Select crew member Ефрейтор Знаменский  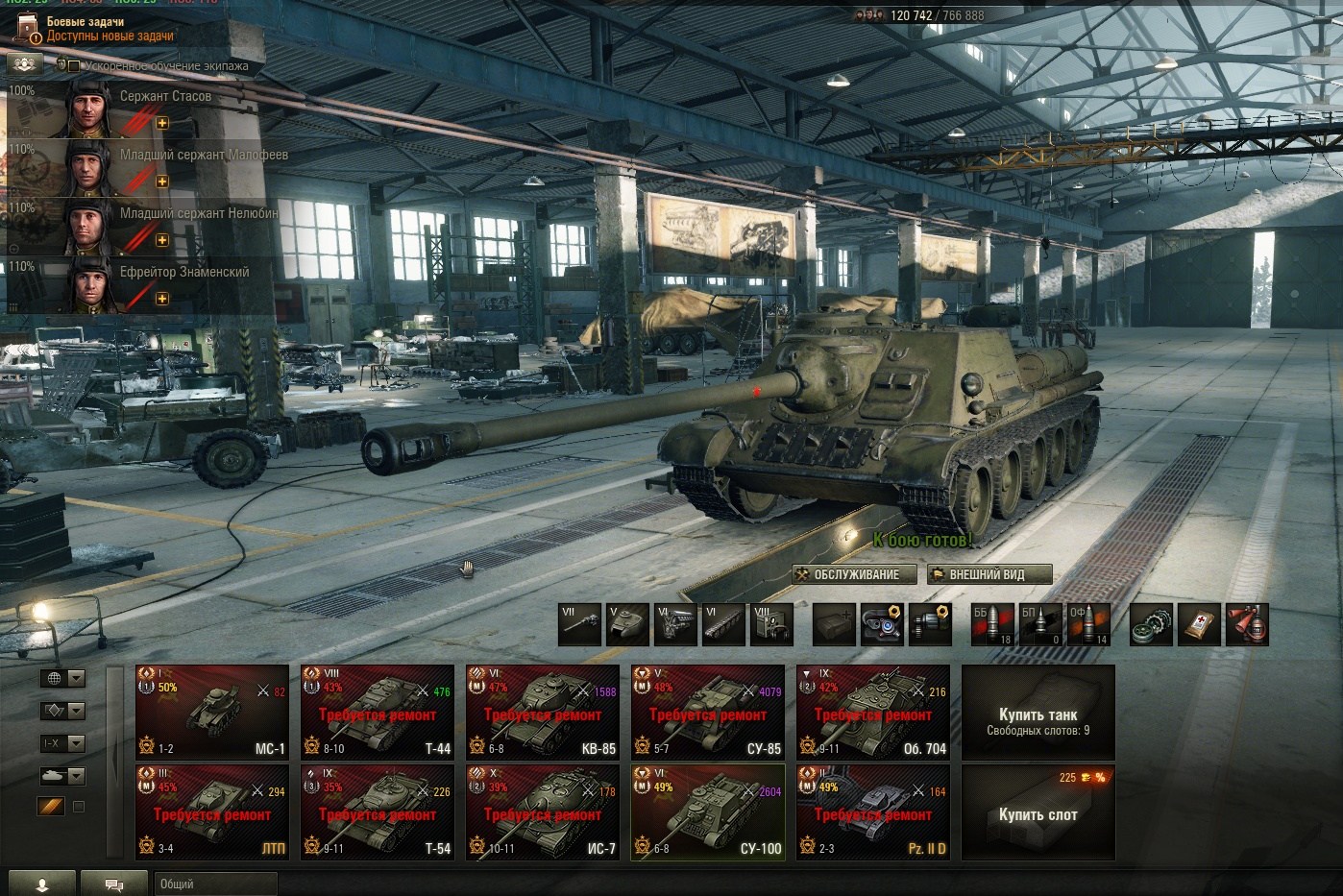point(144,285)
